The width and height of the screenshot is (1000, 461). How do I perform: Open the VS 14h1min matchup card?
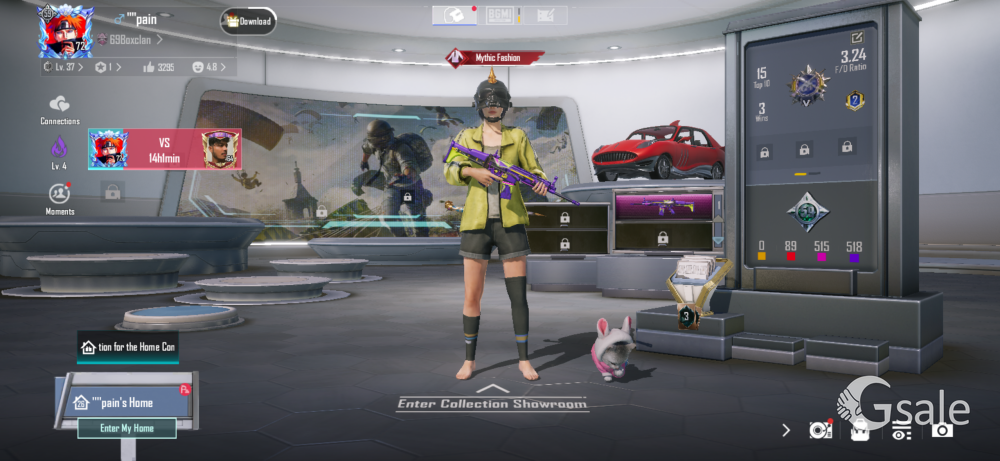point(164,150)
